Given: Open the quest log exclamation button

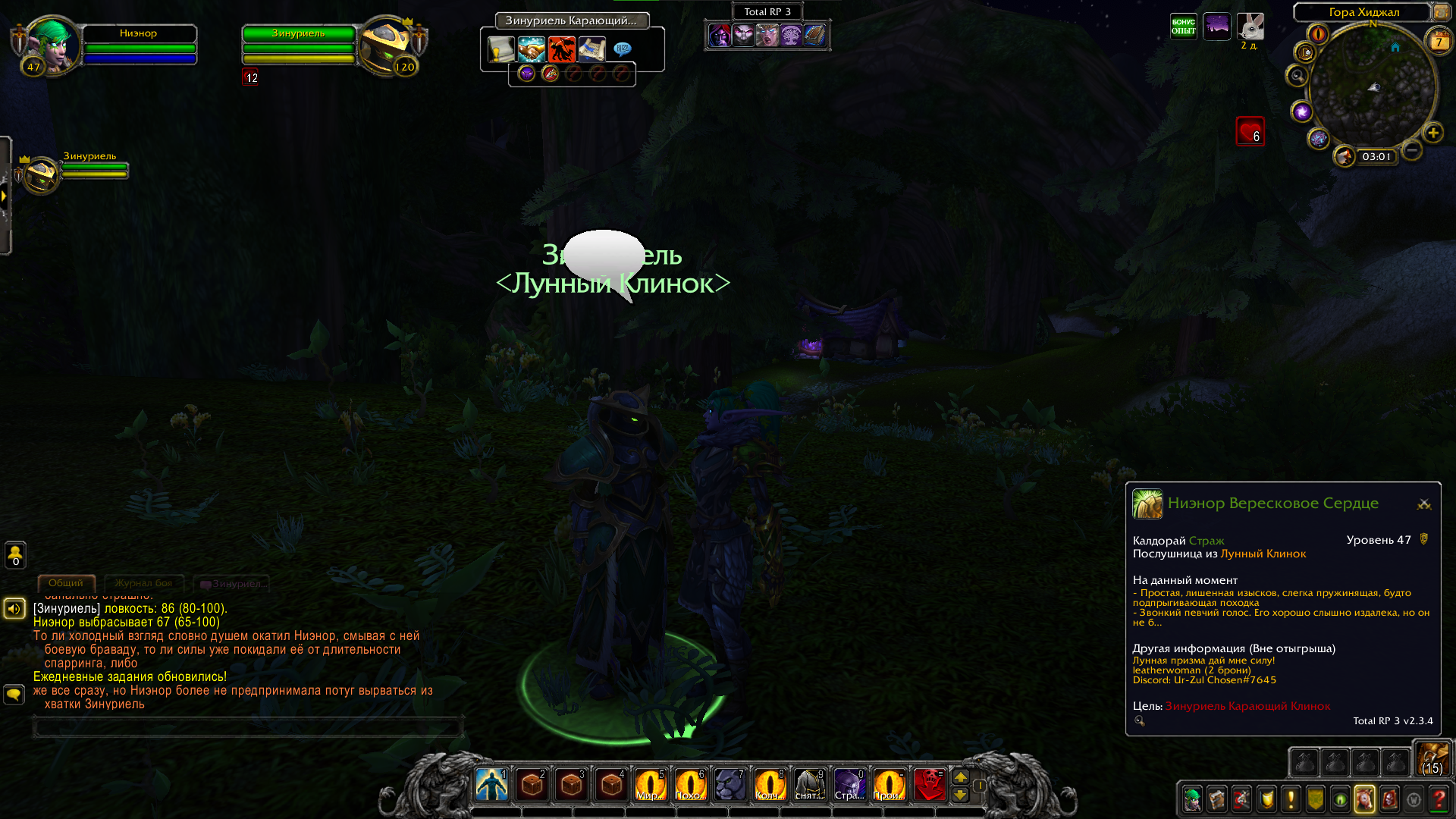Looking at the screenshot, I should [1291, 799].
